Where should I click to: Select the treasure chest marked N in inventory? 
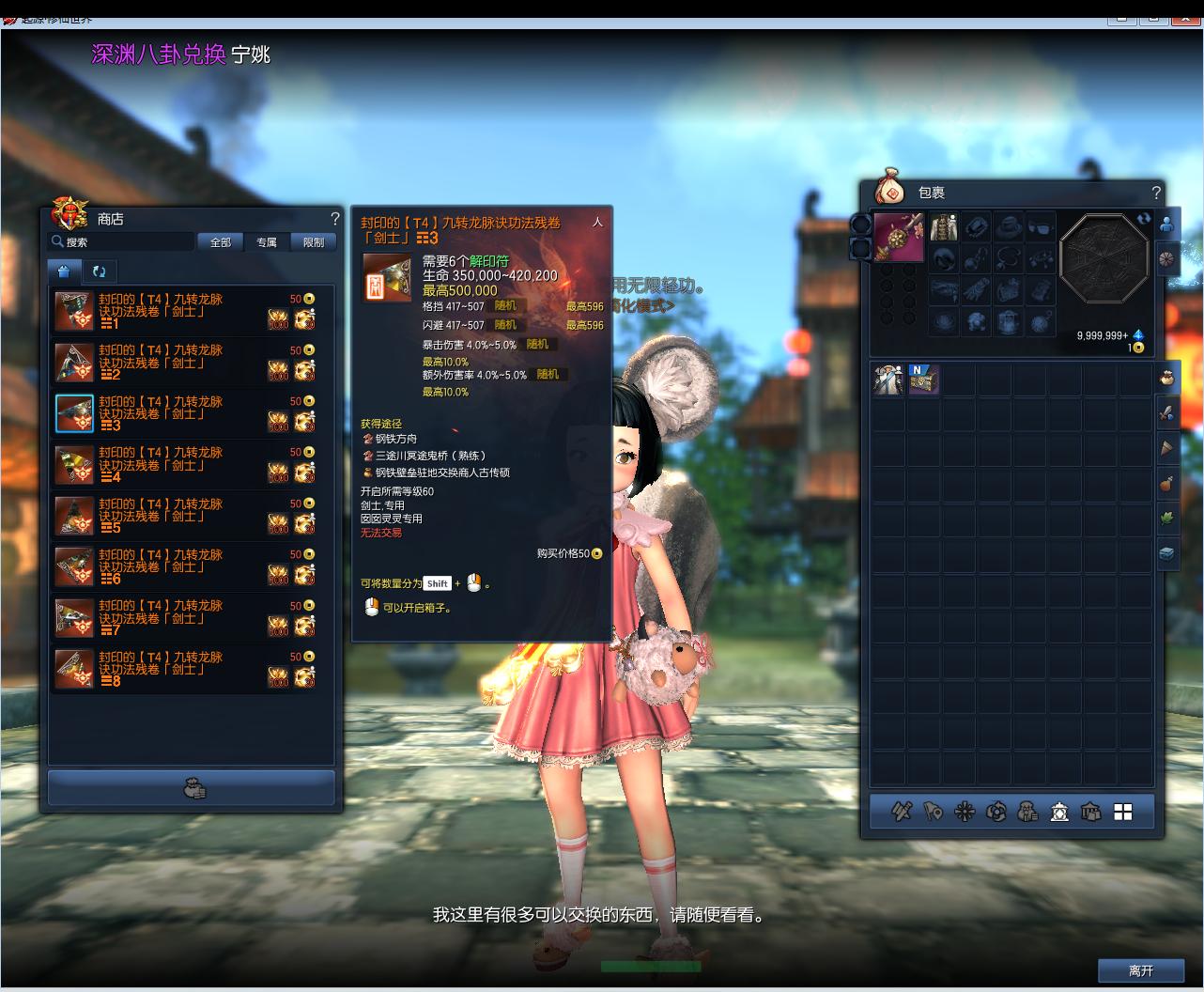(x=923, y=380)
